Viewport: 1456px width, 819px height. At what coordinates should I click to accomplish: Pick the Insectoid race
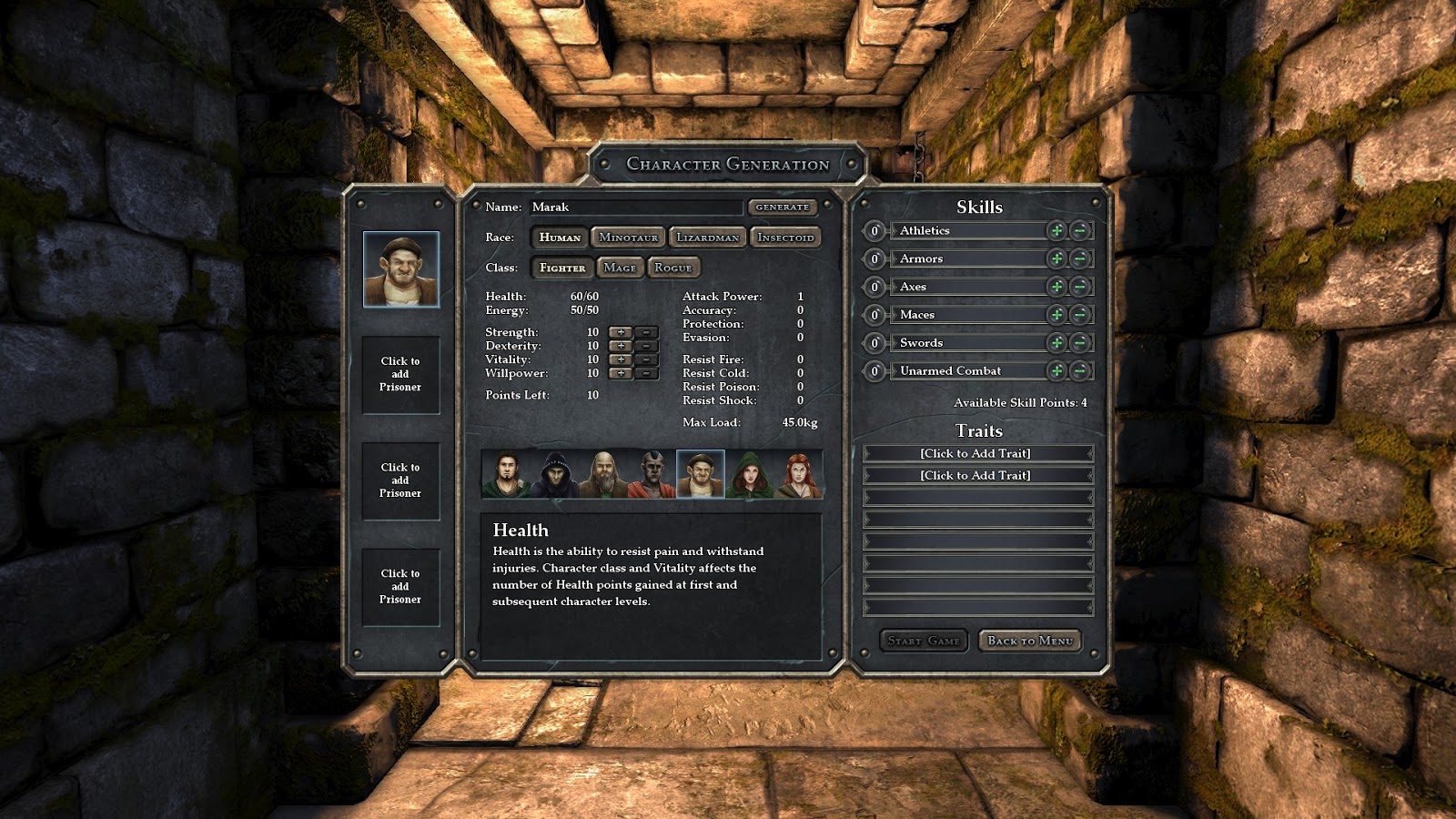pos(785,238)
